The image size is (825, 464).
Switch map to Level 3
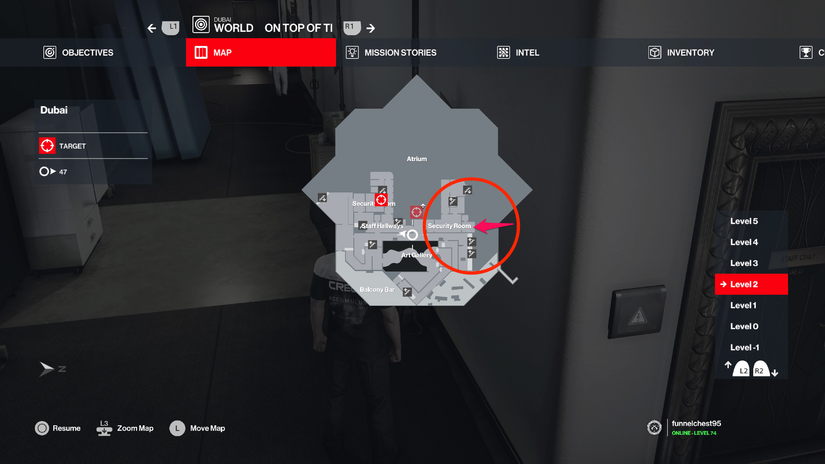click(744, 263)
